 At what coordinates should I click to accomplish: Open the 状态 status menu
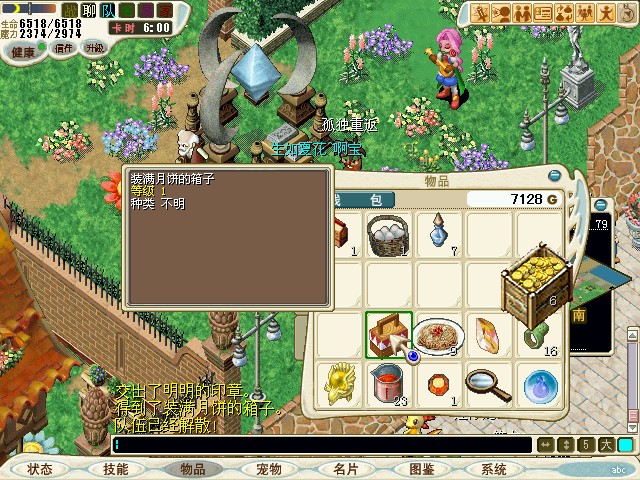[x=40, y=468]
